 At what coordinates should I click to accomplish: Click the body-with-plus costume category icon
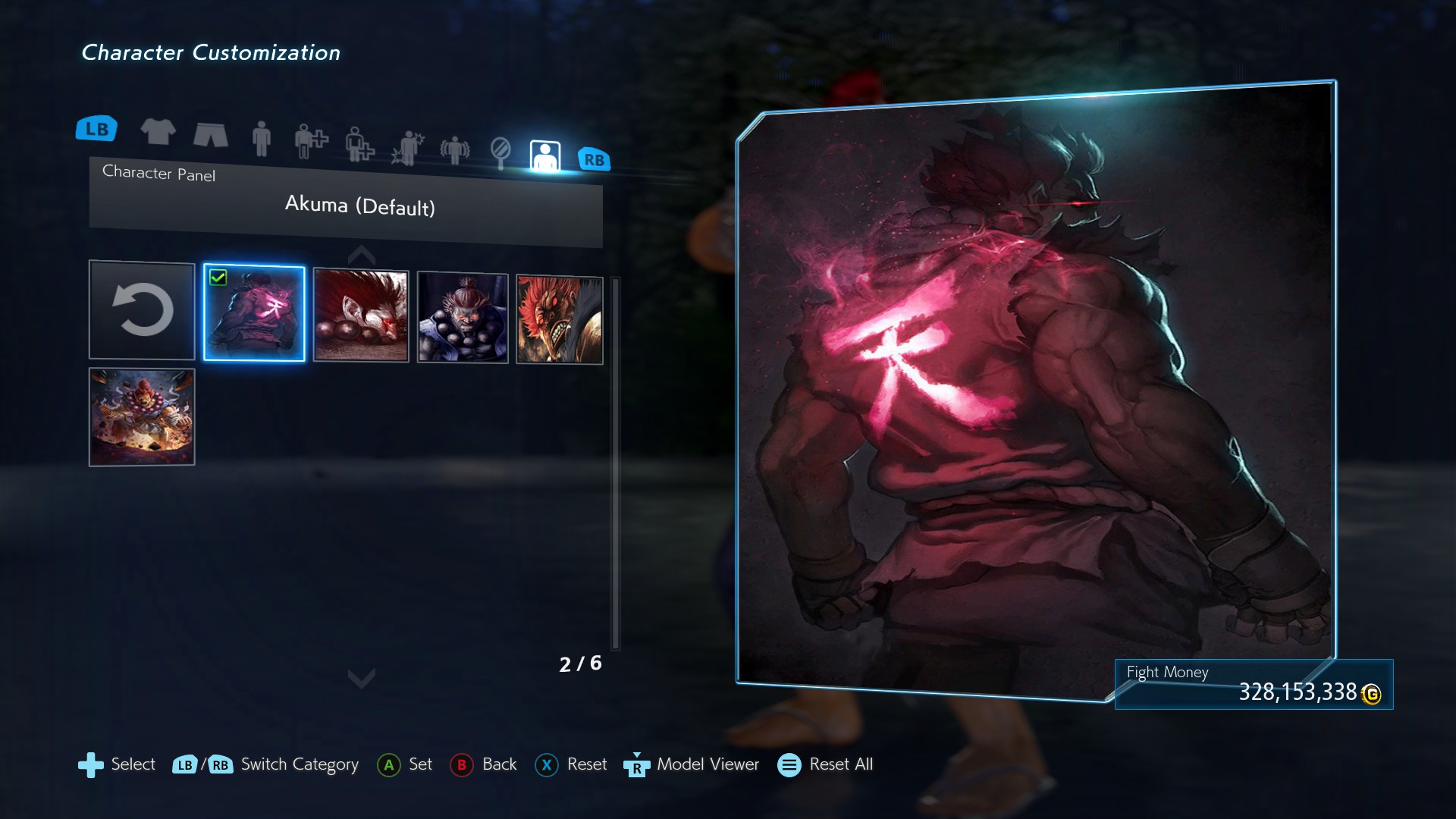tap(311, 143)
